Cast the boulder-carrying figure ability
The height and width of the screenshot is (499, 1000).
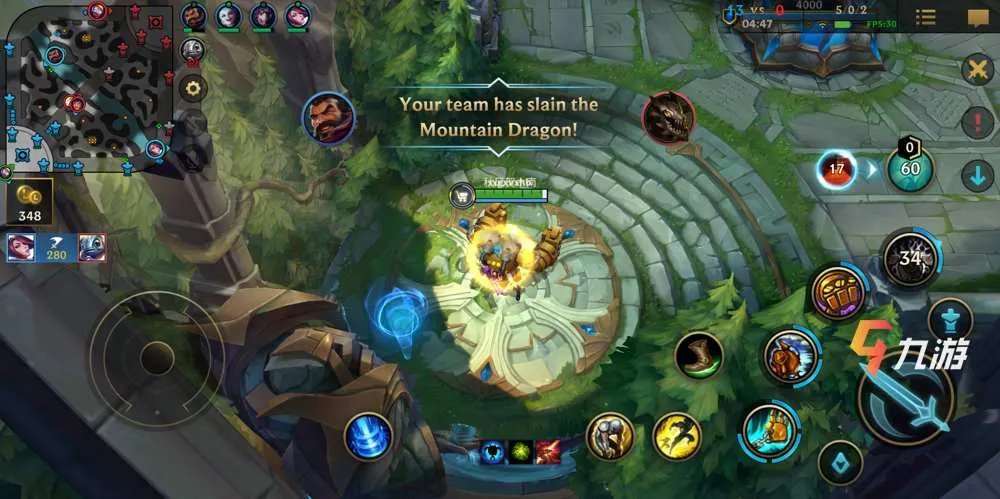[610, 436]
